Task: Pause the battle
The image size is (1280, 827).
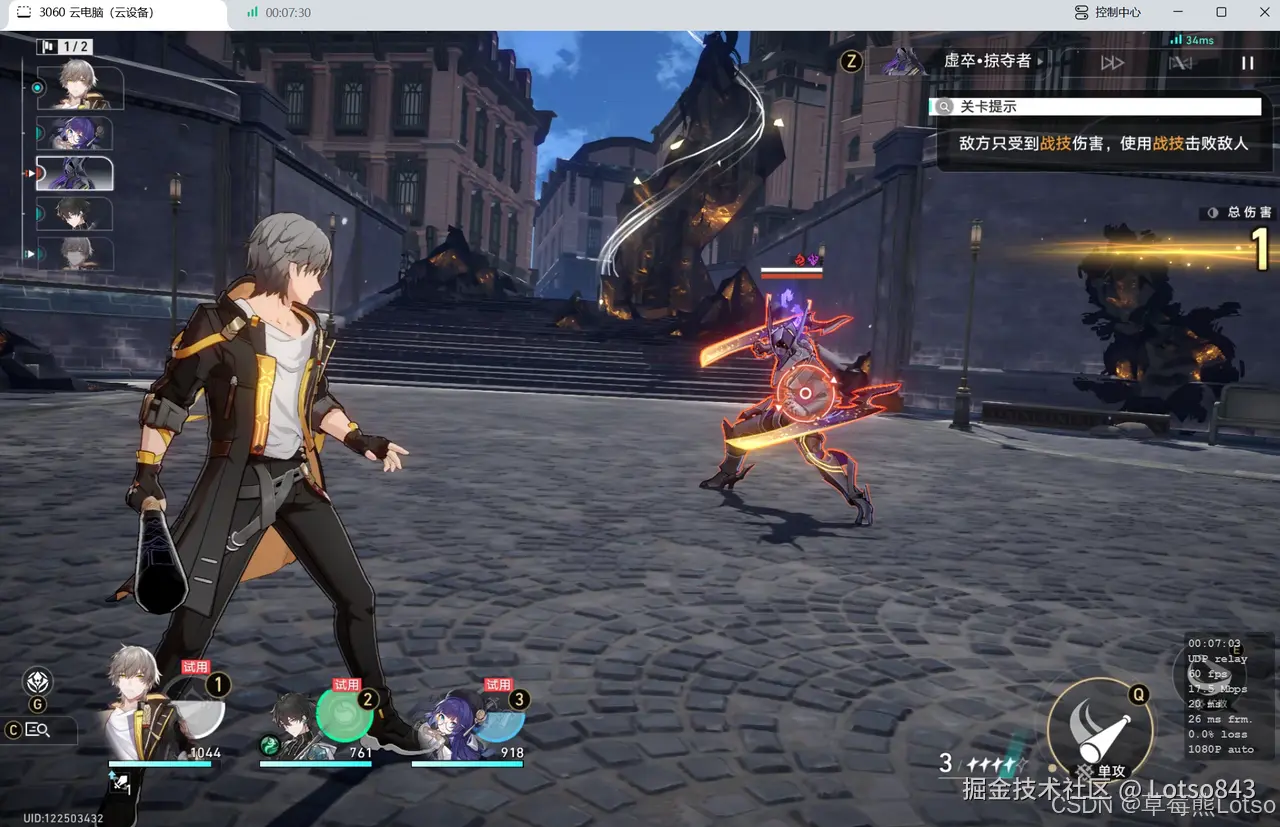Action: (1247, 63)
